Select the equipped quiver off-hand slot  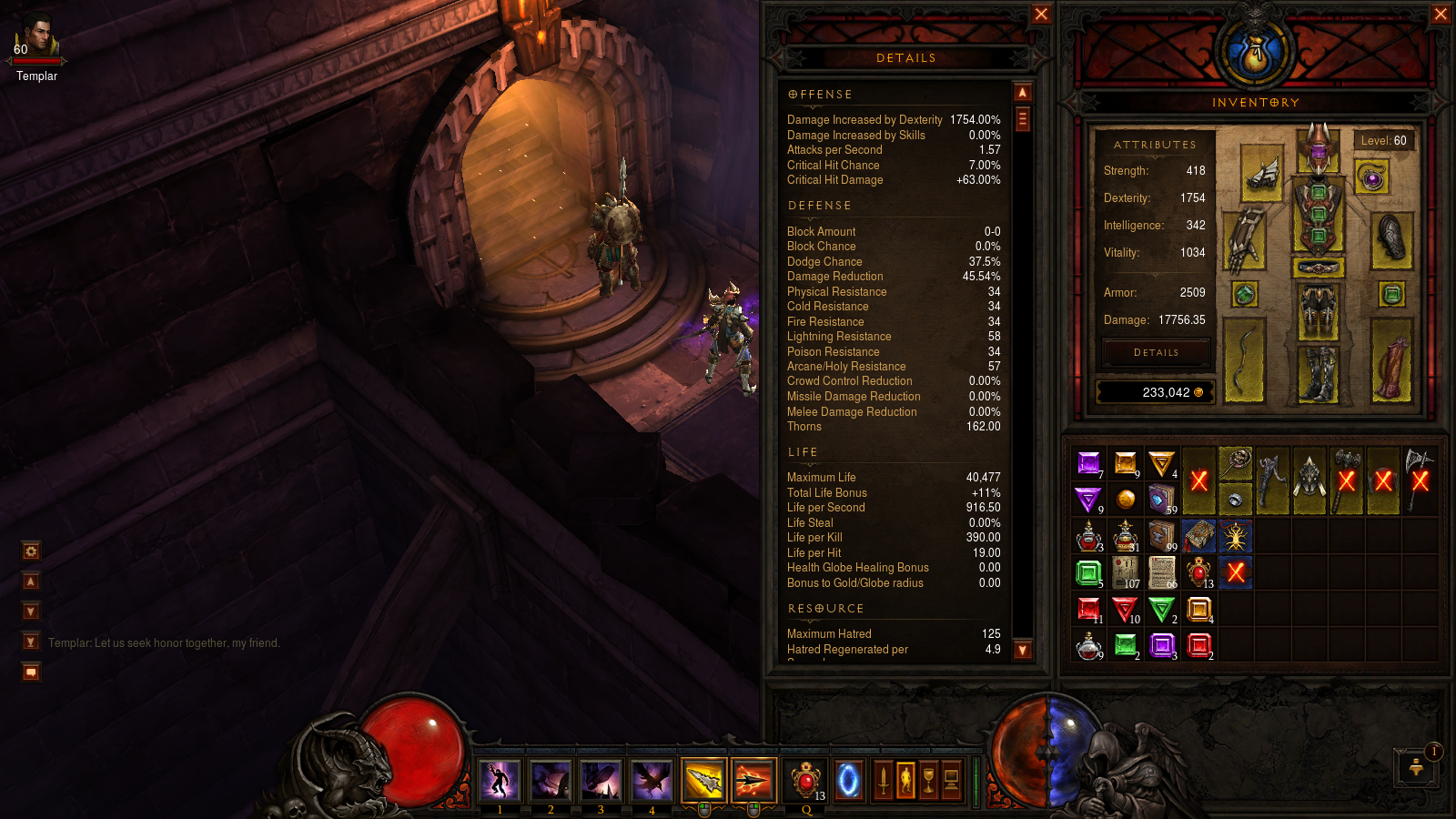pyautogui.click(x=1390, y=360)
